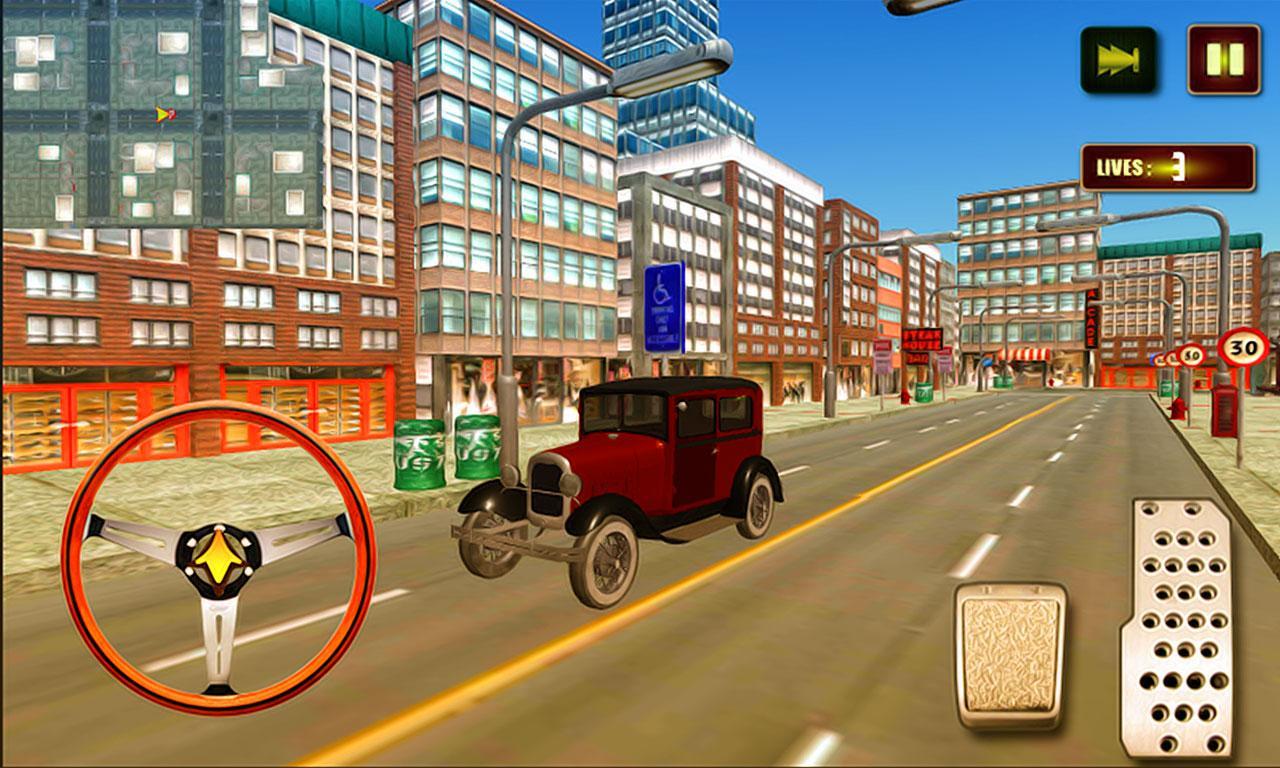Tap the red fire hydrant
Viewport: 1280px width, 768px height.
pyautogui.click(x=1178, y=410)
